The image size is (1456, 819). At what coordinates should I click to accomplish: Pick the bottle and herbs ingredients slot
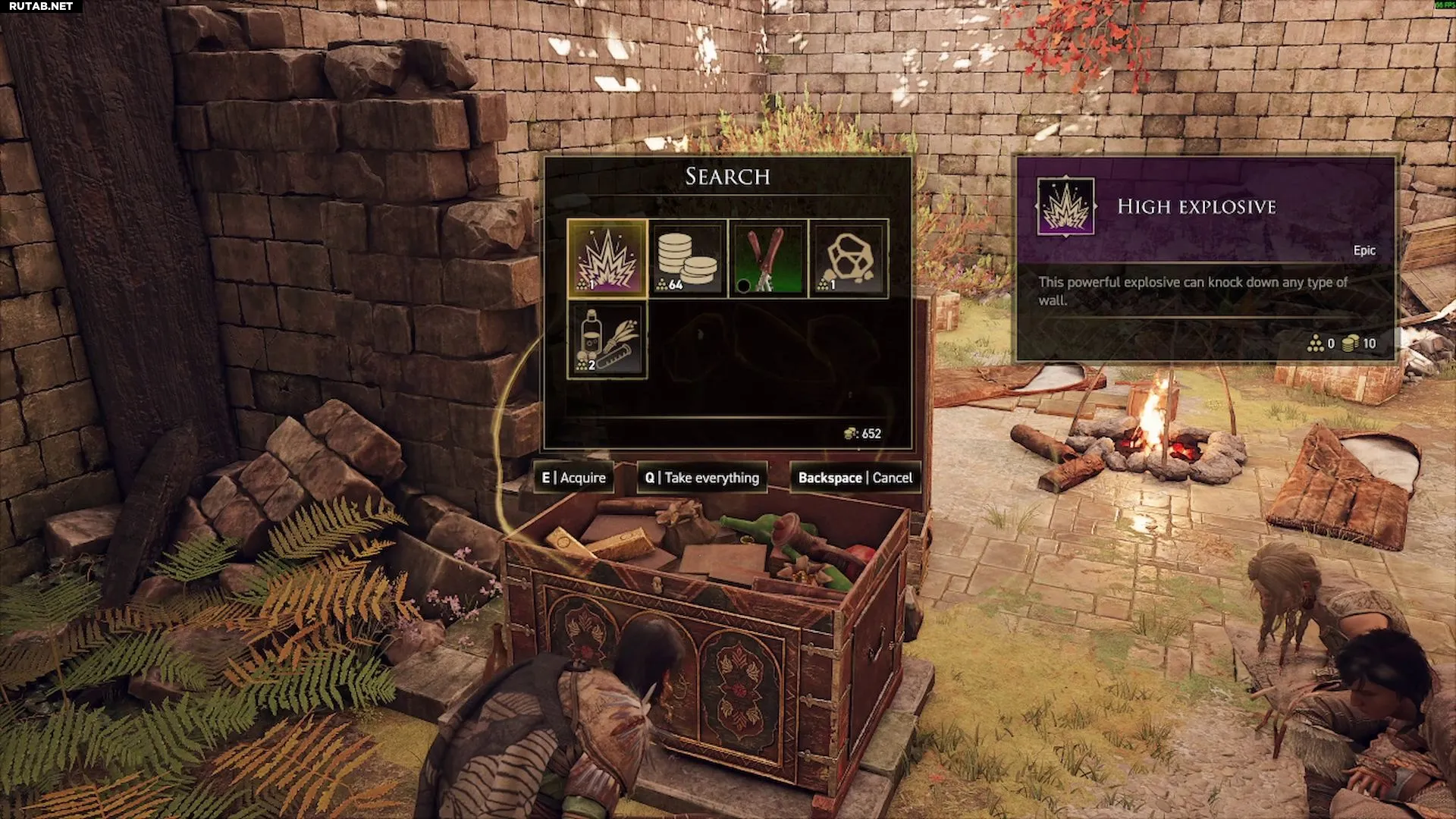[x=607, y=339]
